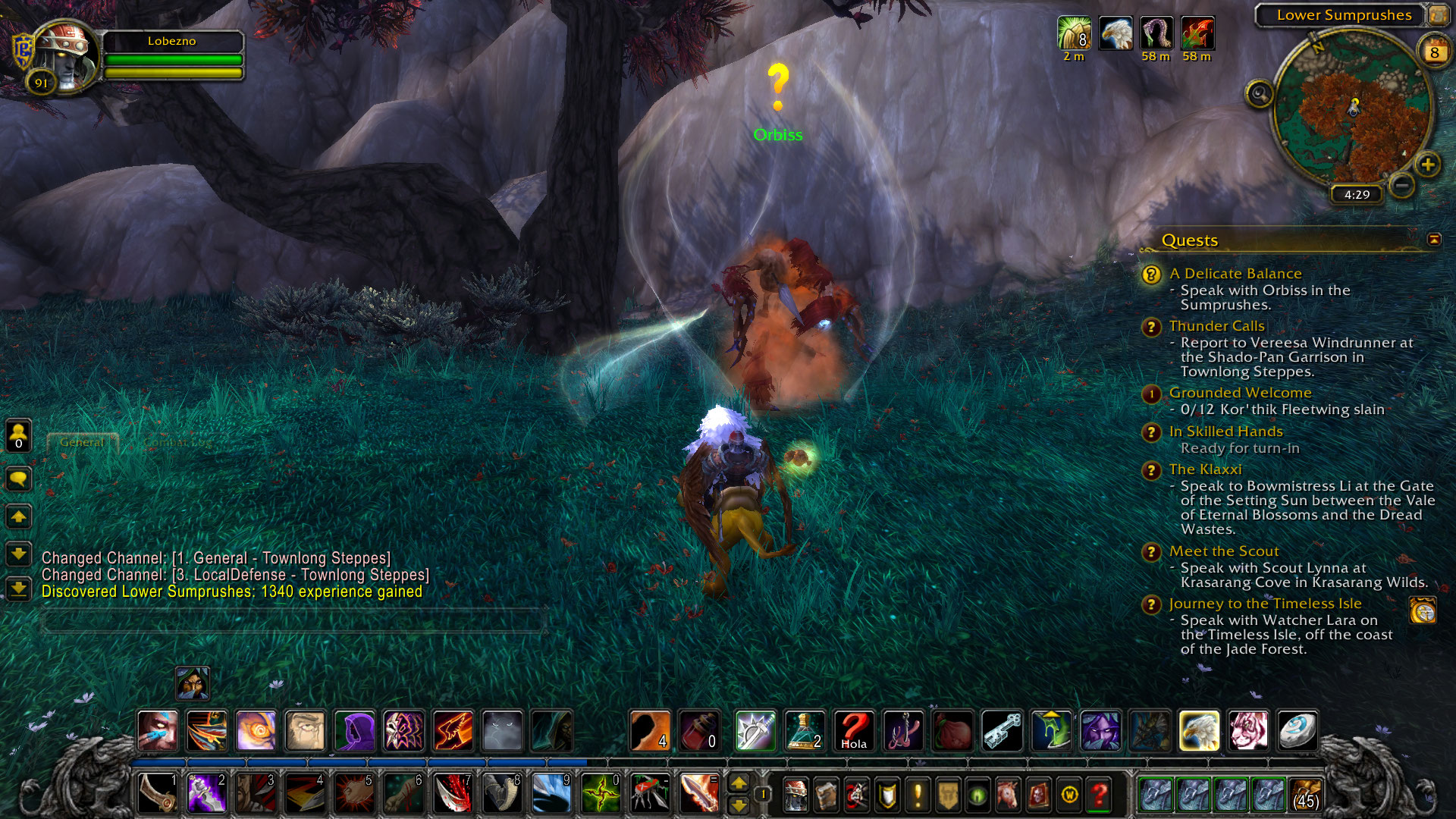This screenshot has width=1456, height=819.
Task: Open the character info micro button
Action: pos(795,795)
